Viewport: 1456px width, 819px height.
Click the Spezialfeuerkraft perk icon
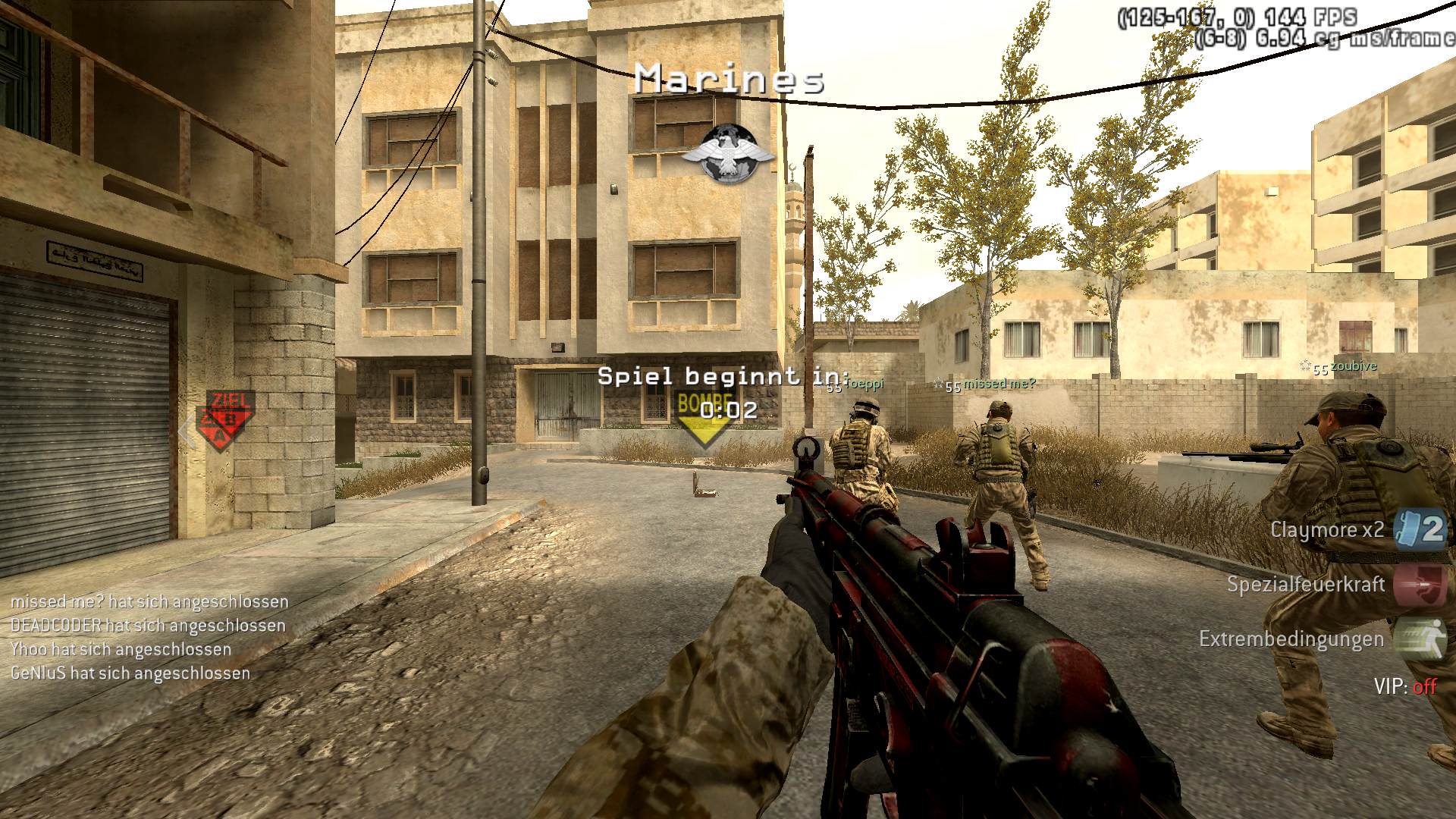[1420, 585]
